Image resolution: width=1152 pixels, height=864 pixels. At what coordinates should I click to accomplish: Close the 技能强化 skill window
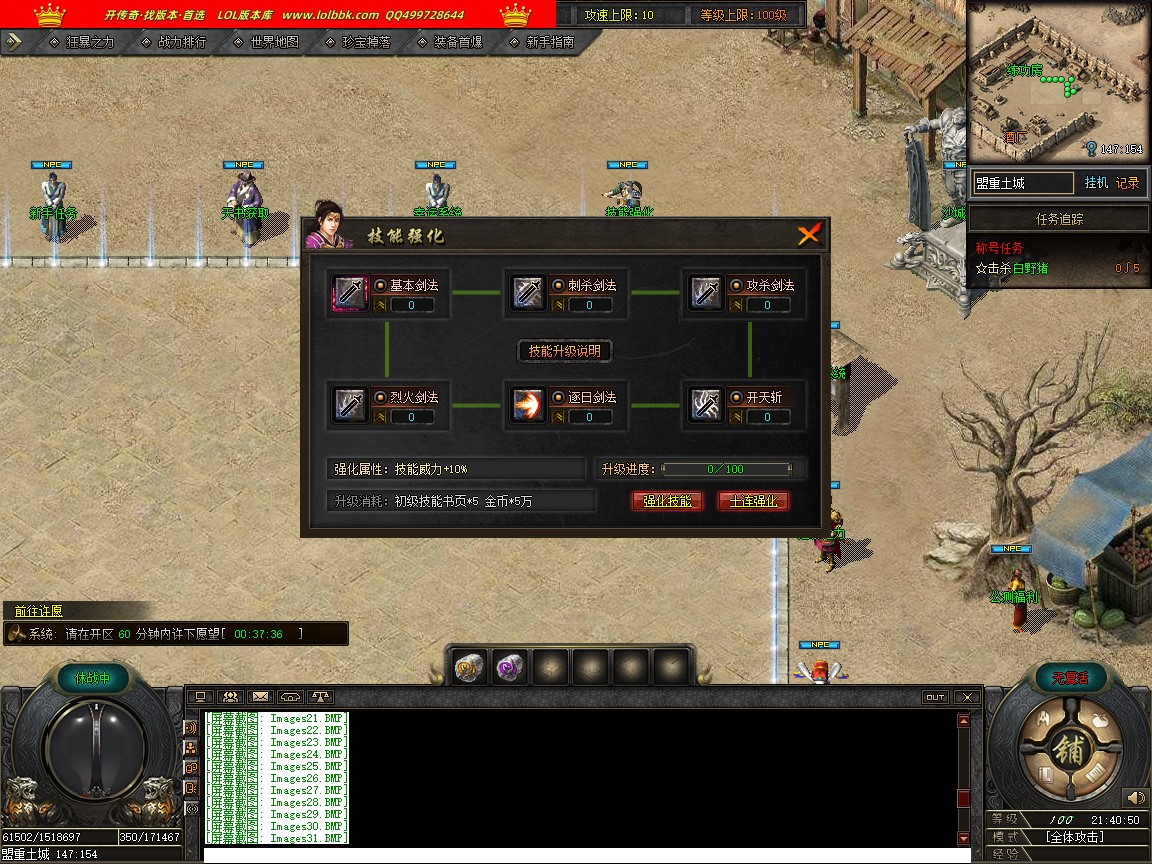click(809, 235)
